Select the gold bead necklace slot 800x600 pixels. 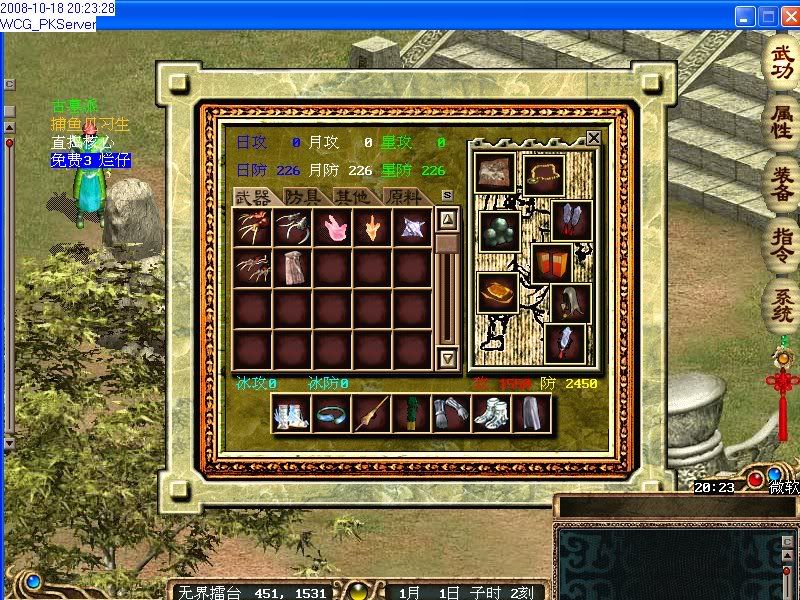(544, 174)
